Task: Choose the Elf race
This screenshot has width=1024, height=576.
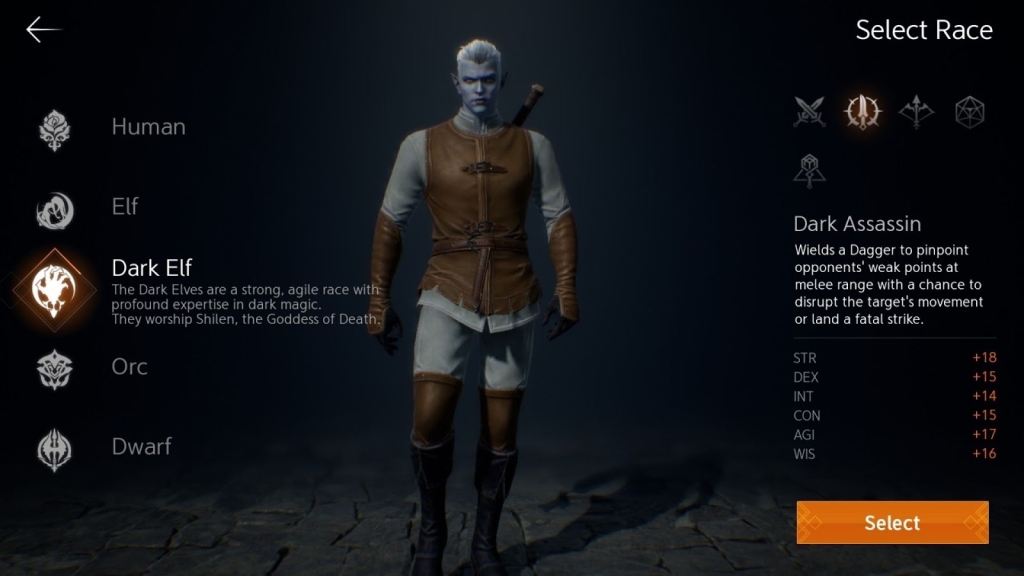Action: [x=124, y=207]
